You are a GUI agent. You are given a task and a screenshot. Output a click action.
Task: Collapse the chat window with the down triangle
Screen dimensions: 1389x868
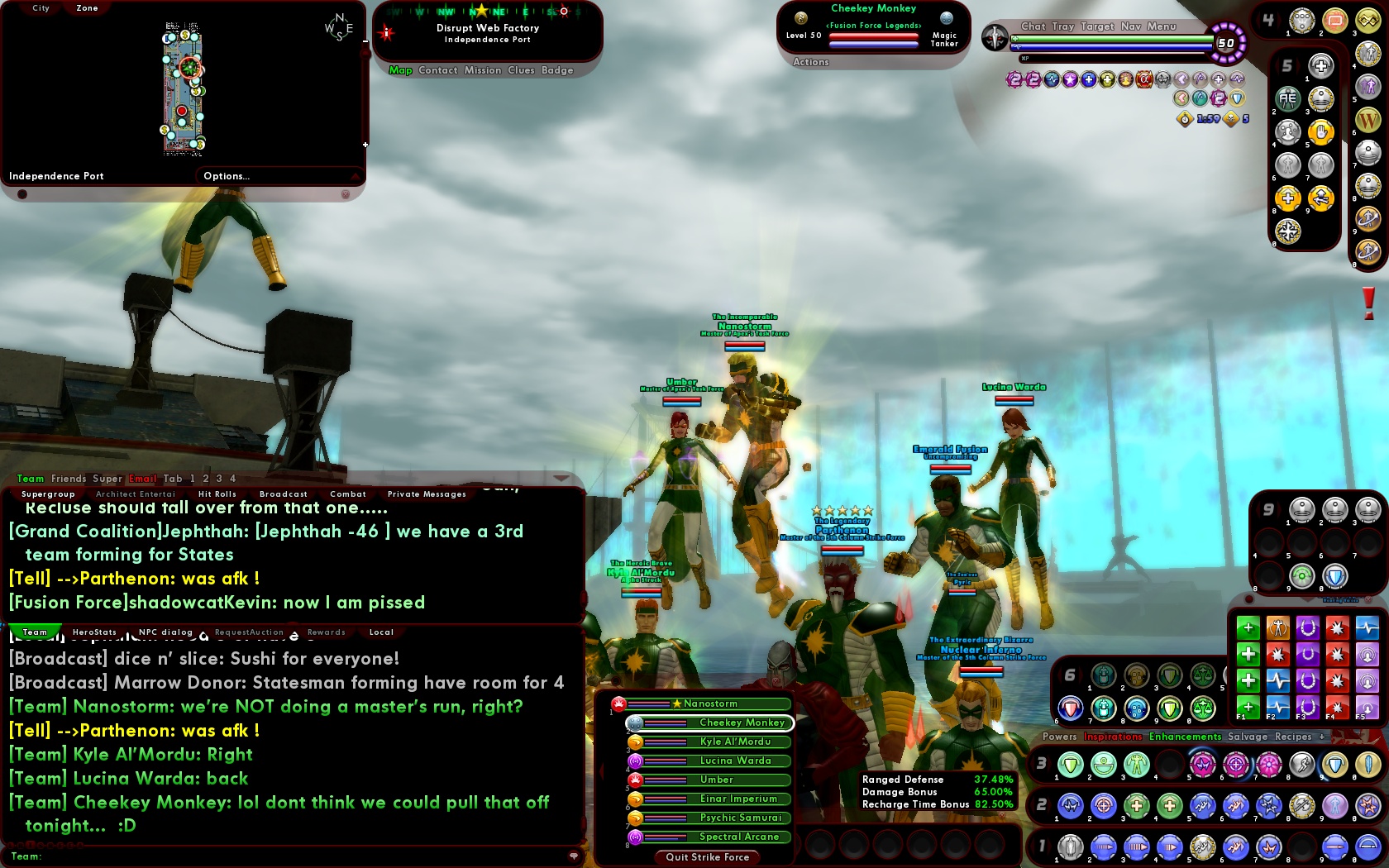pos(561,479)
